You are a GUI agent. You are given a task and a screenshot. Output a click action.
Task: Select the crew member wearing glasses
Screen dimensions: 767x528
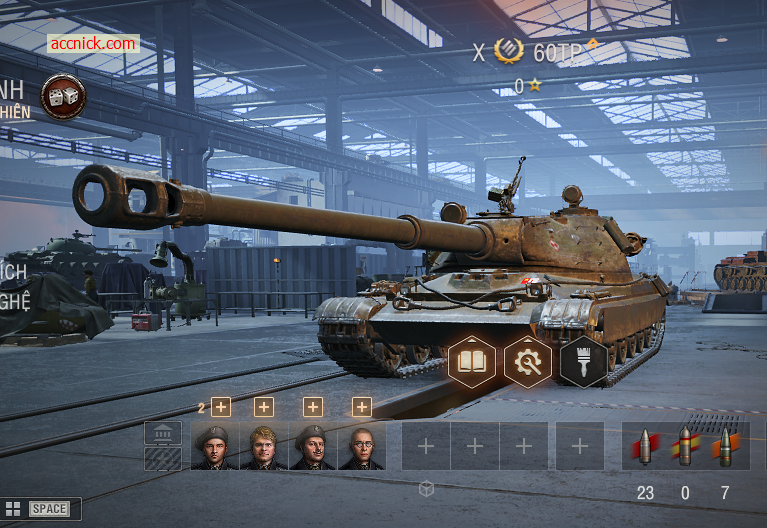coord(361,446)
